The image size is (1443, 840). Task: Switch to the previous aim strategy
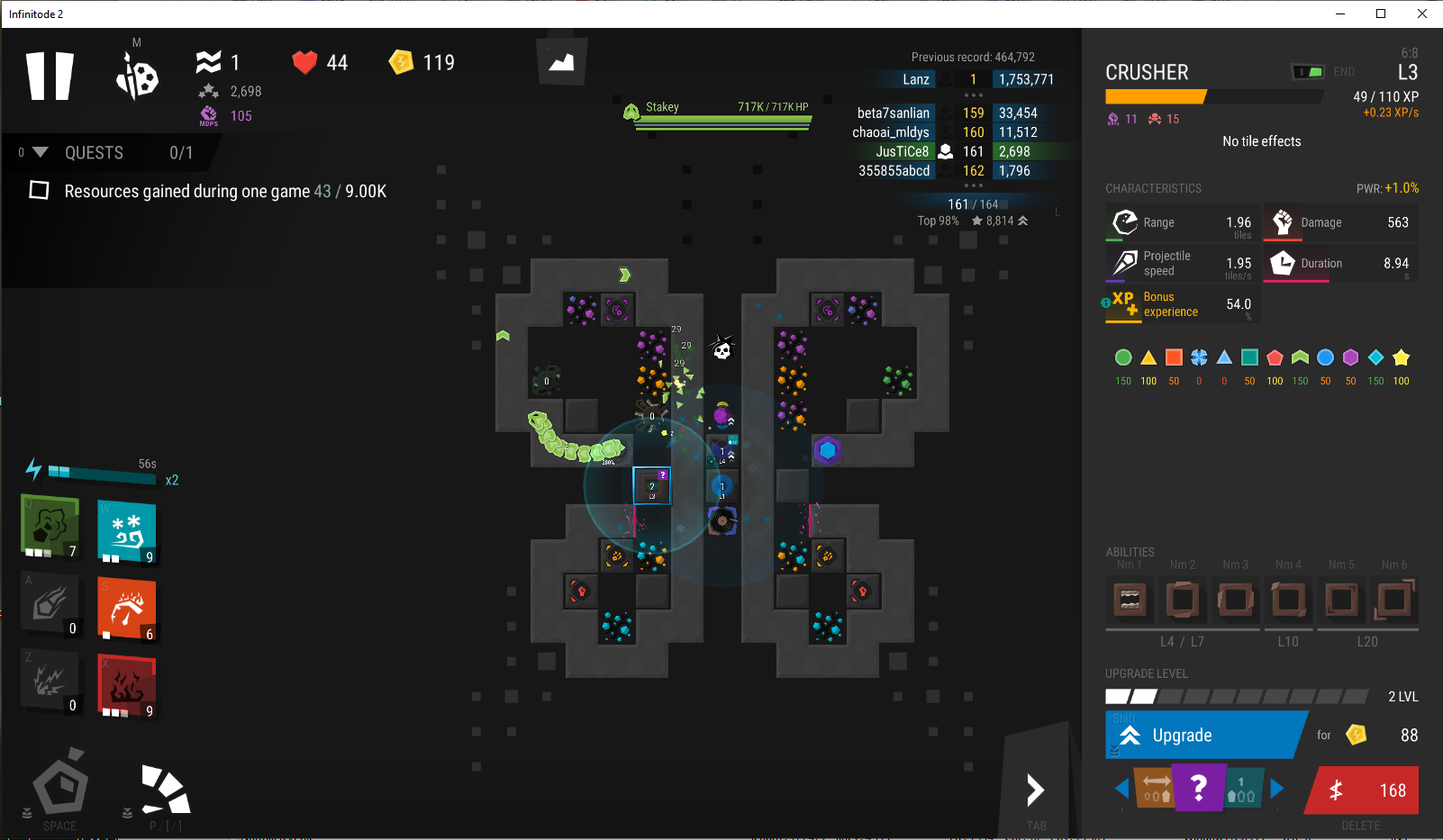coord(1121,789)
